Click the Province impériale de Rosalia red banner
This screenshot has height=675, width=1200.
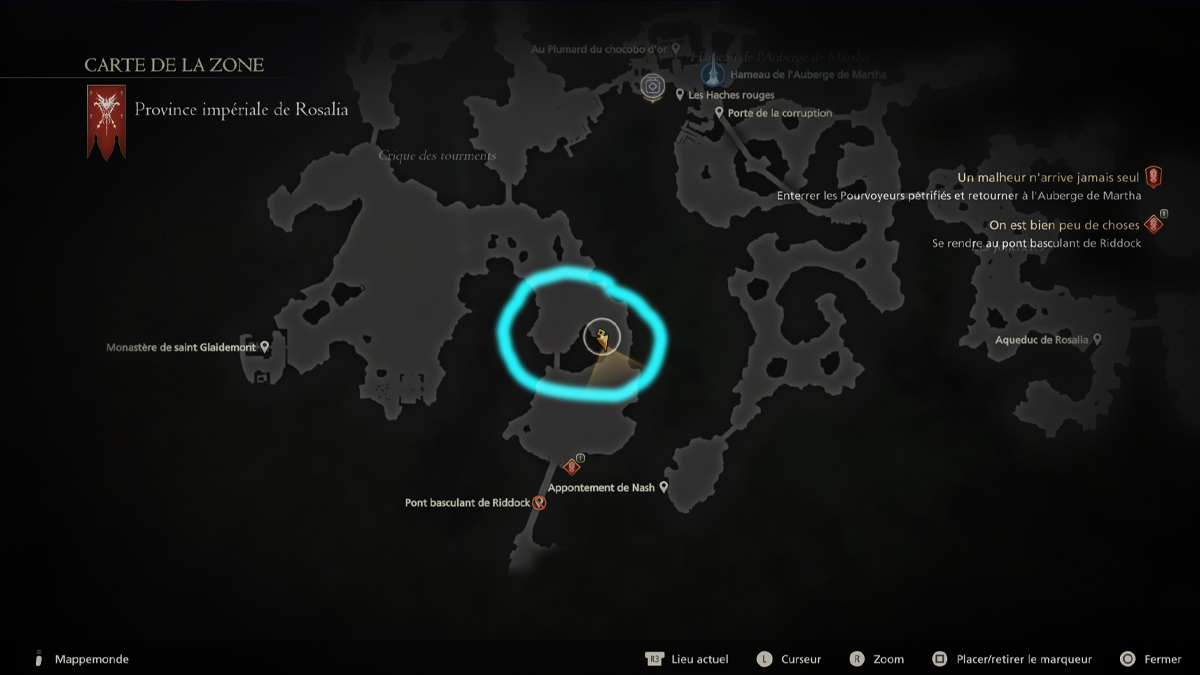[105, 122]
